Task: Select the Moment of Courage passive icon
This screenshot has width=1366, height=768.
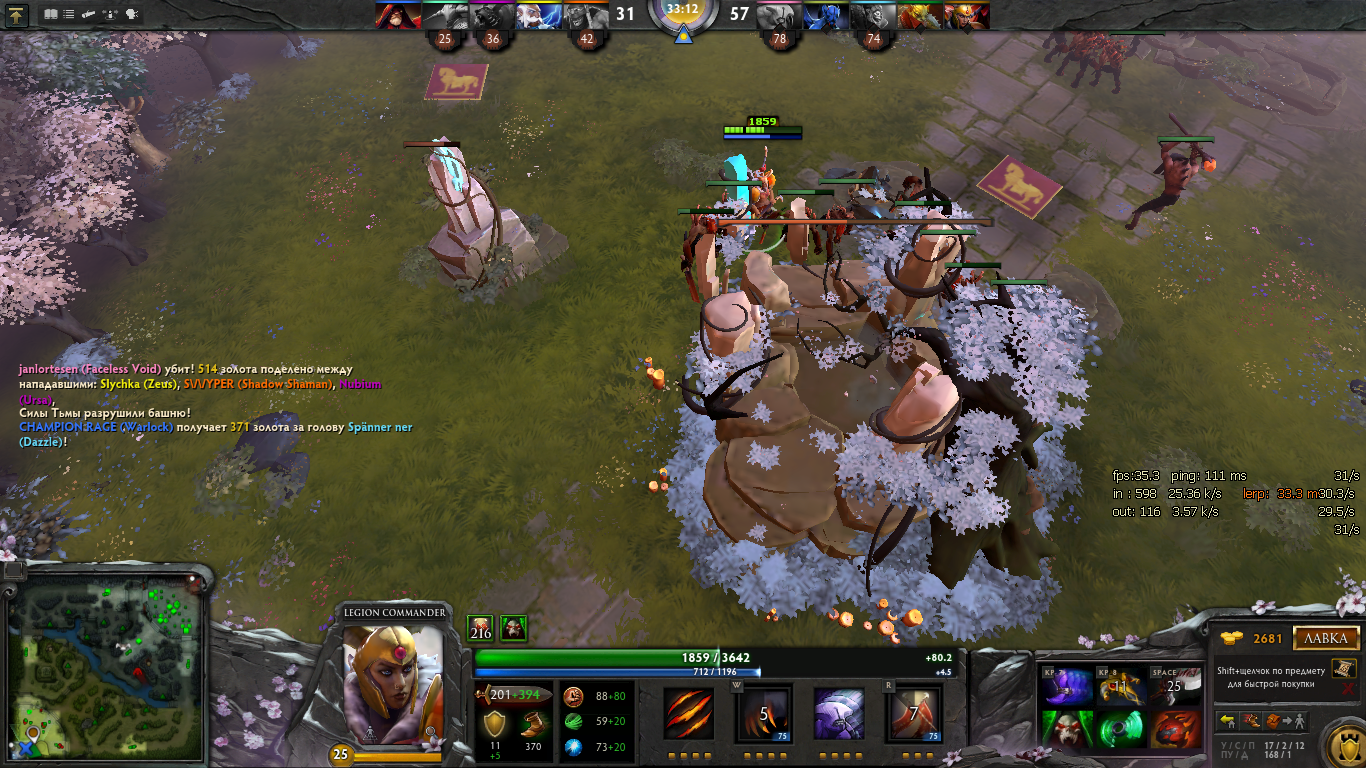Action: (x=838, y=713)
